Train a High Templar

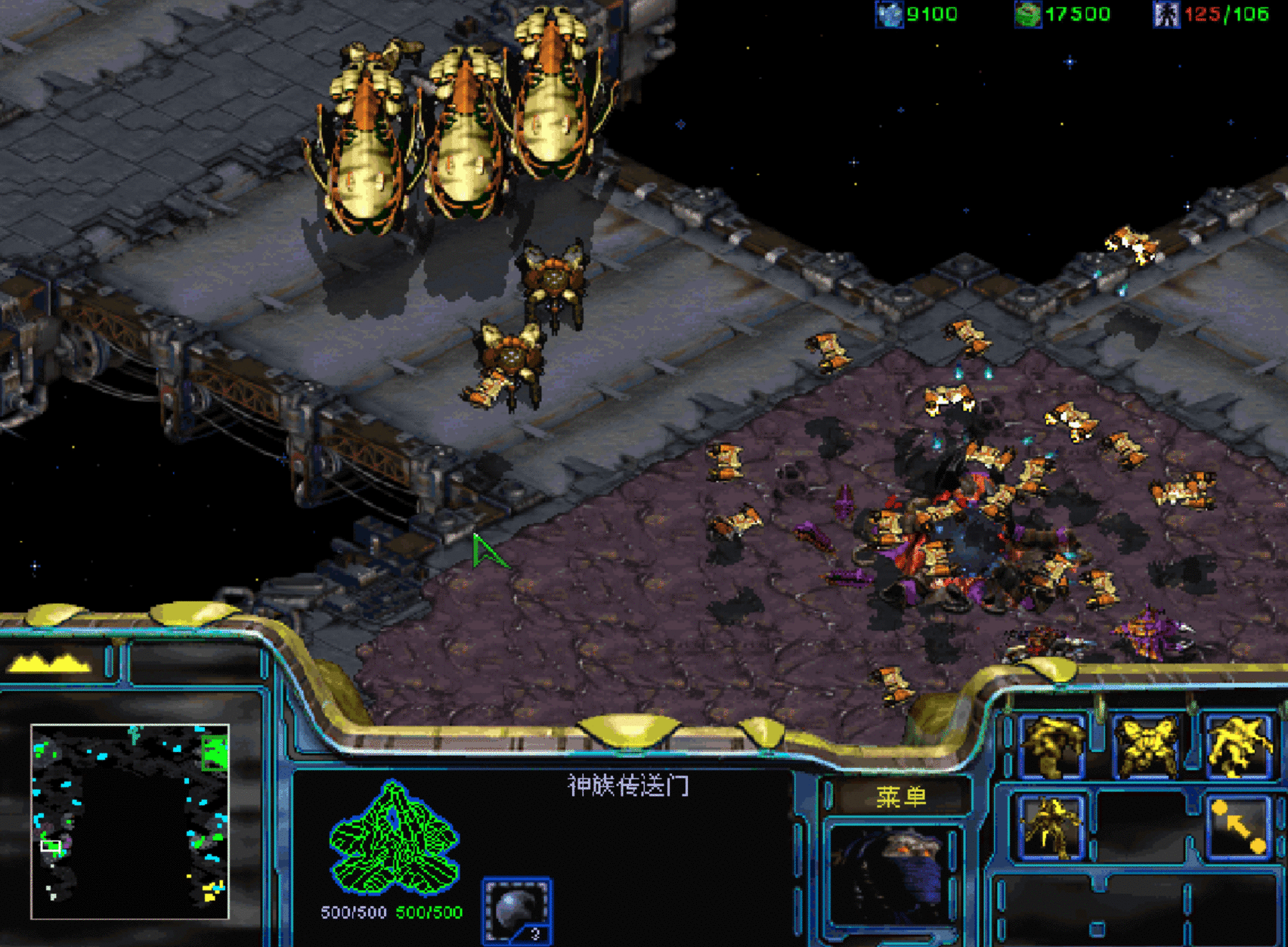pyautogui.click(x=1237, y=747)
